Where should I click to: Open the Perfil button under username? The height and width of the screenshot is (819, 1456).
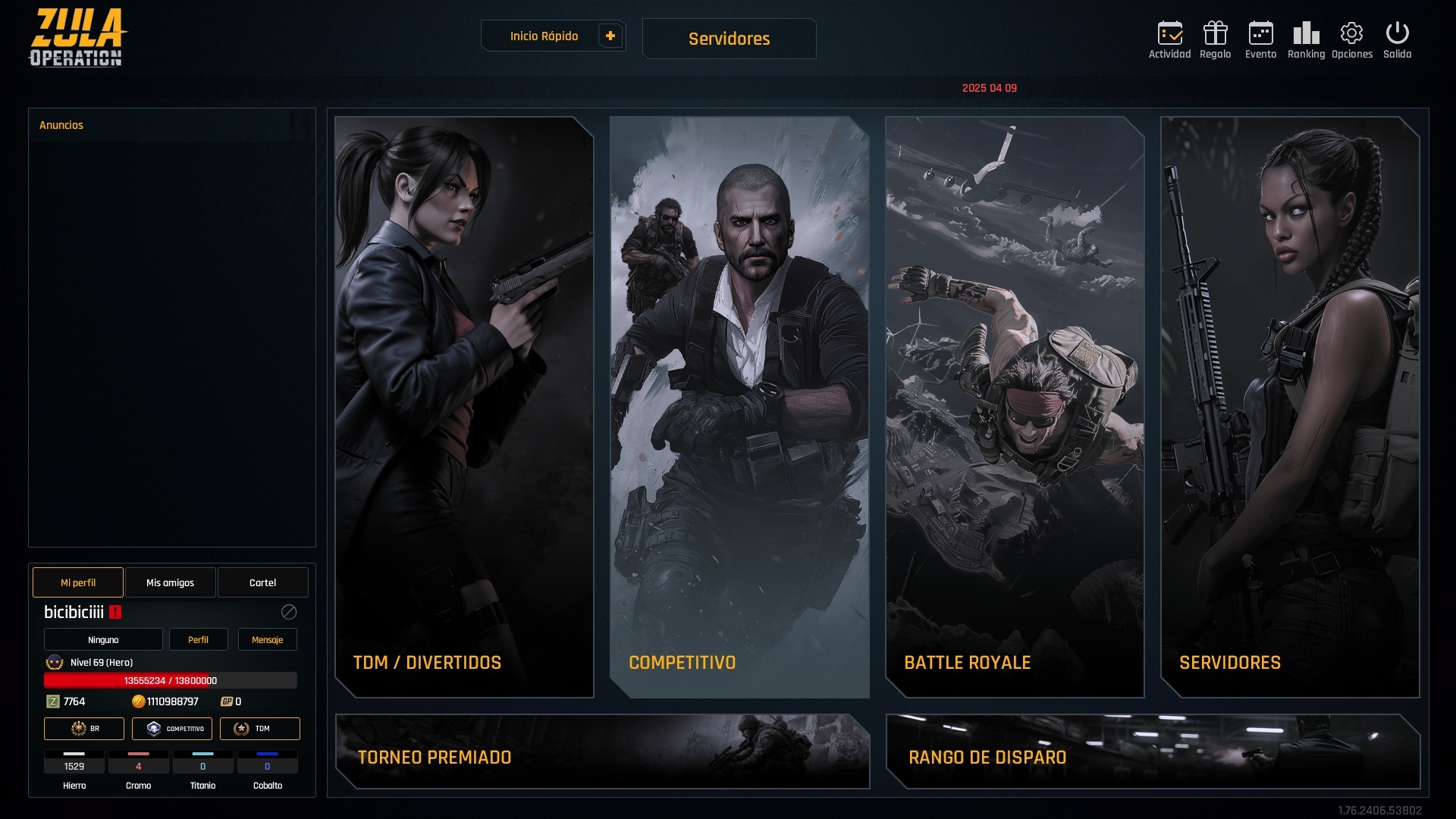198,639
